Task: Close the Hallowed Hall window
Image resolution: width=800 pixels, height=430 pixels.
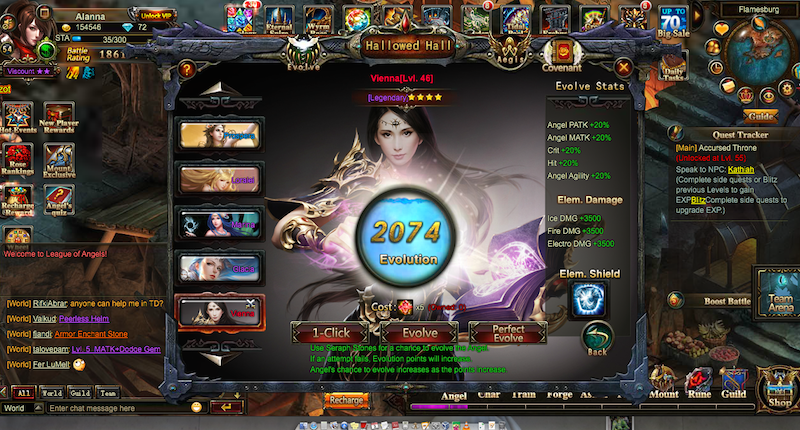Action: [623, 68]
